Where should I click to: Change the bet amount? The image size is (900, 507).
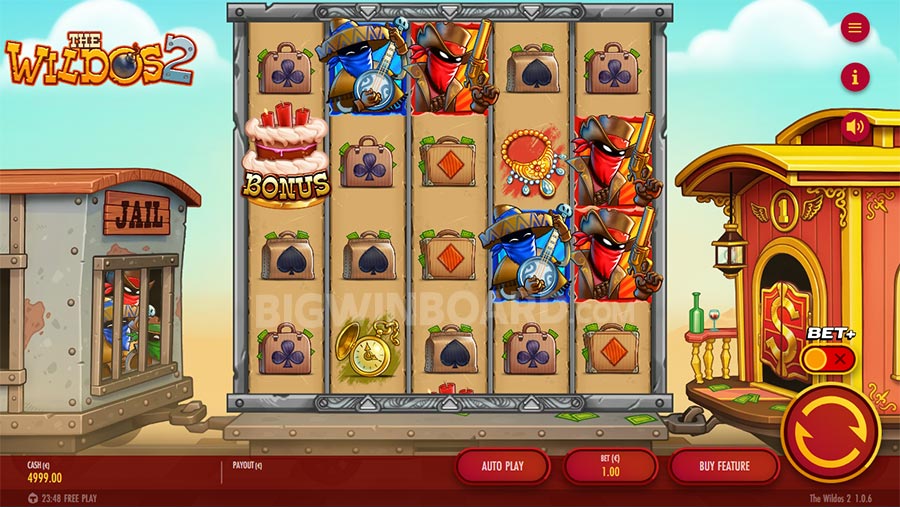(x=610, y=466)
